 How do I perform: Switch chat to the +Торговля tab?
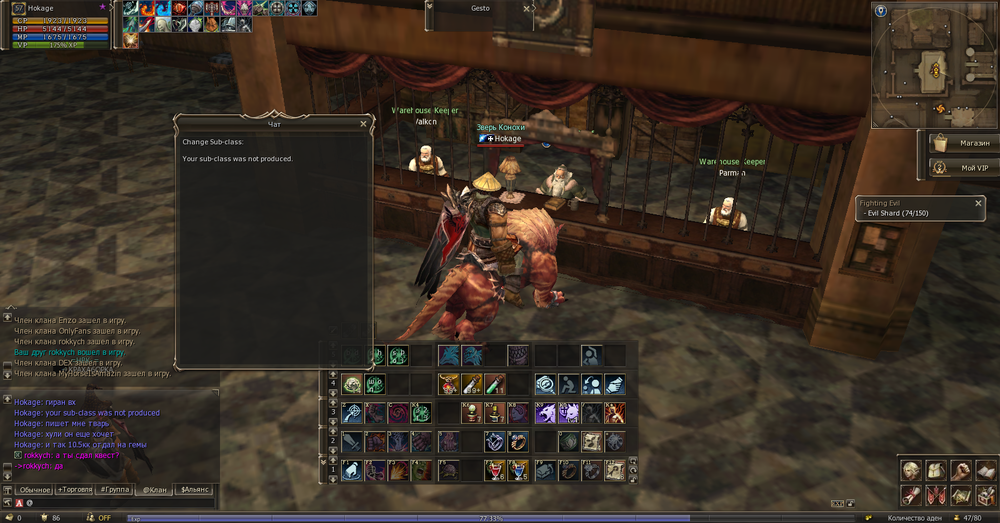click(x=75, y=490)
